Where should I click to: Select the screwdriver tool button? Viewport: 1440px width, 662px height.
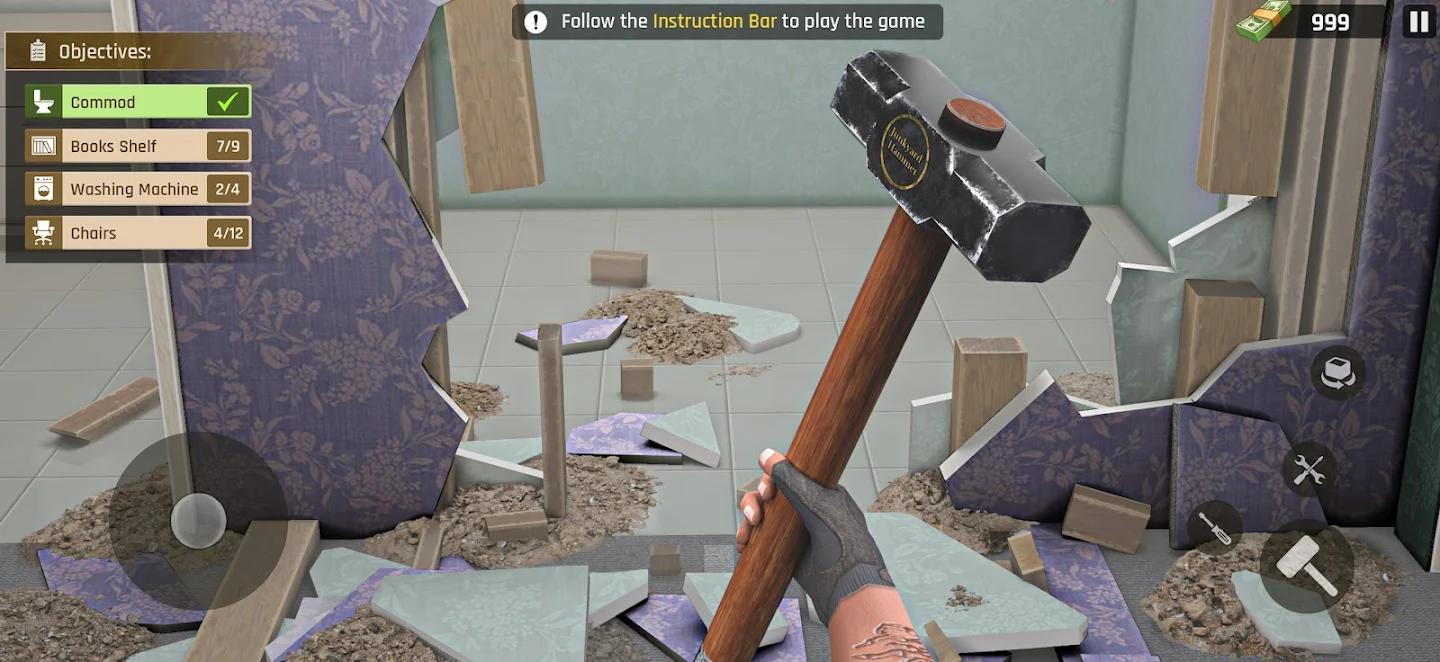[1214, 529]
